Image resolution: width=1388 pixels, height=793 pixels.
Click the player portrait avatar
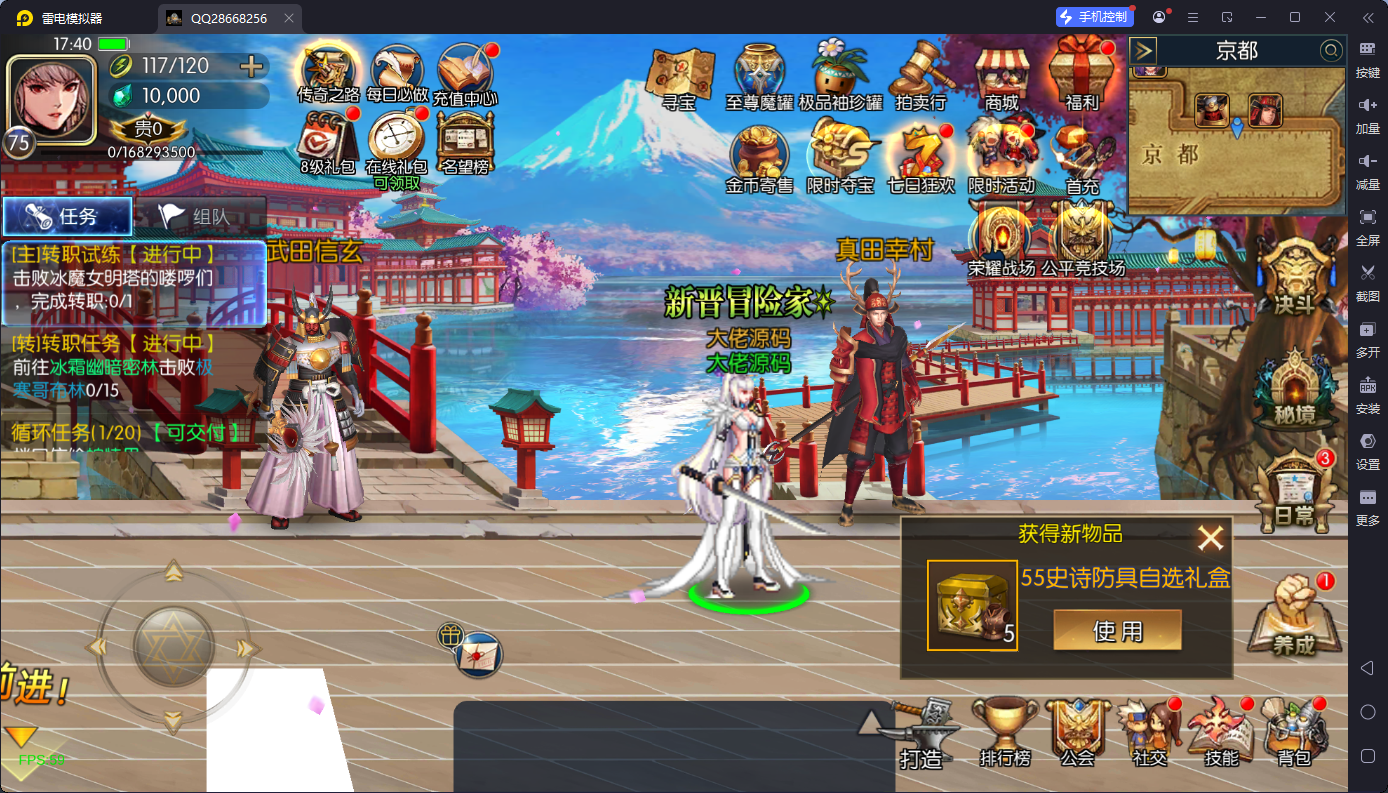click(51, 100)
